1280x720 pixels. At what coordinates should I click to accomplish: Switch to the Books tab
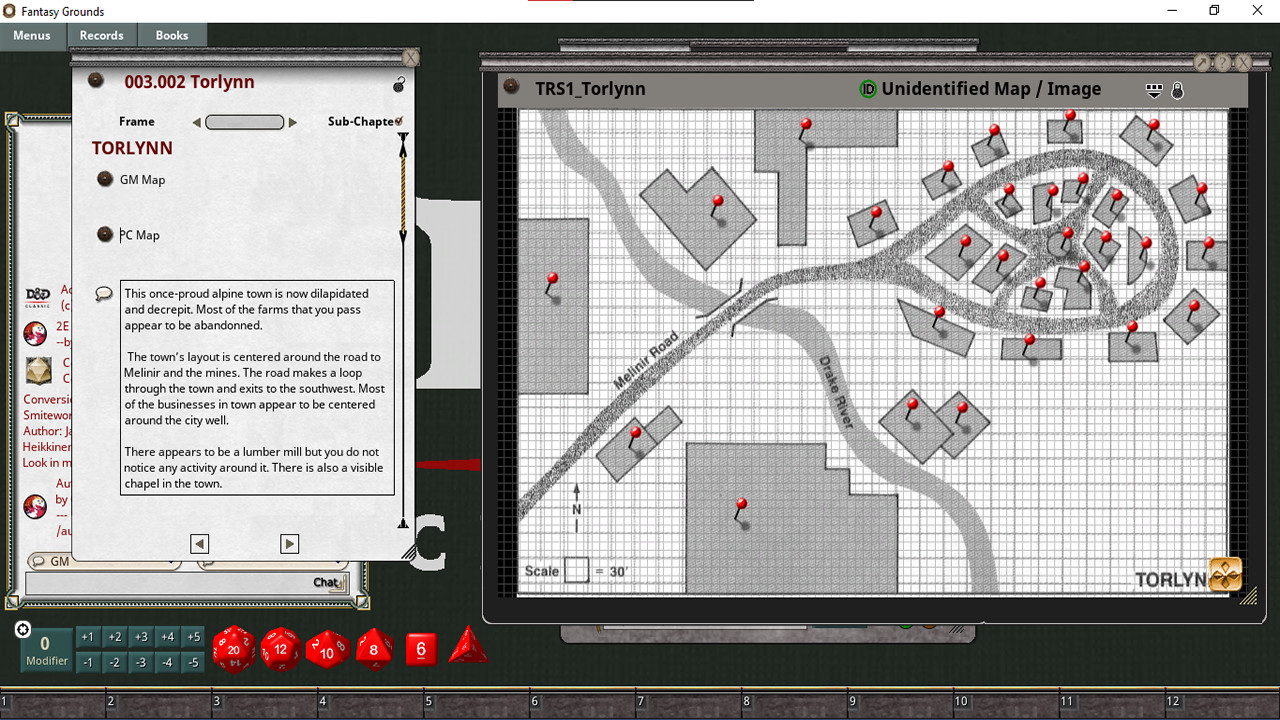click(171, 35)
